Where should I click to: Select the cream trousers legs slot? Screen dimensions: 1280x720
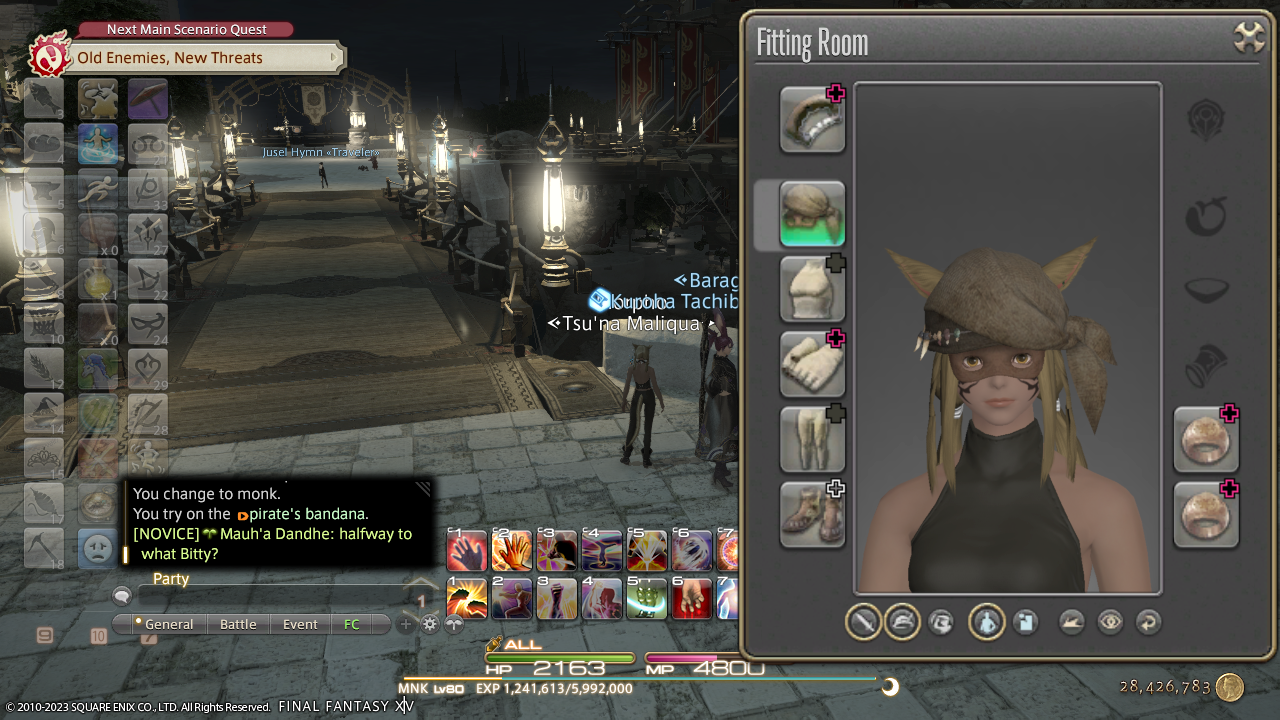tap(812, 439)
